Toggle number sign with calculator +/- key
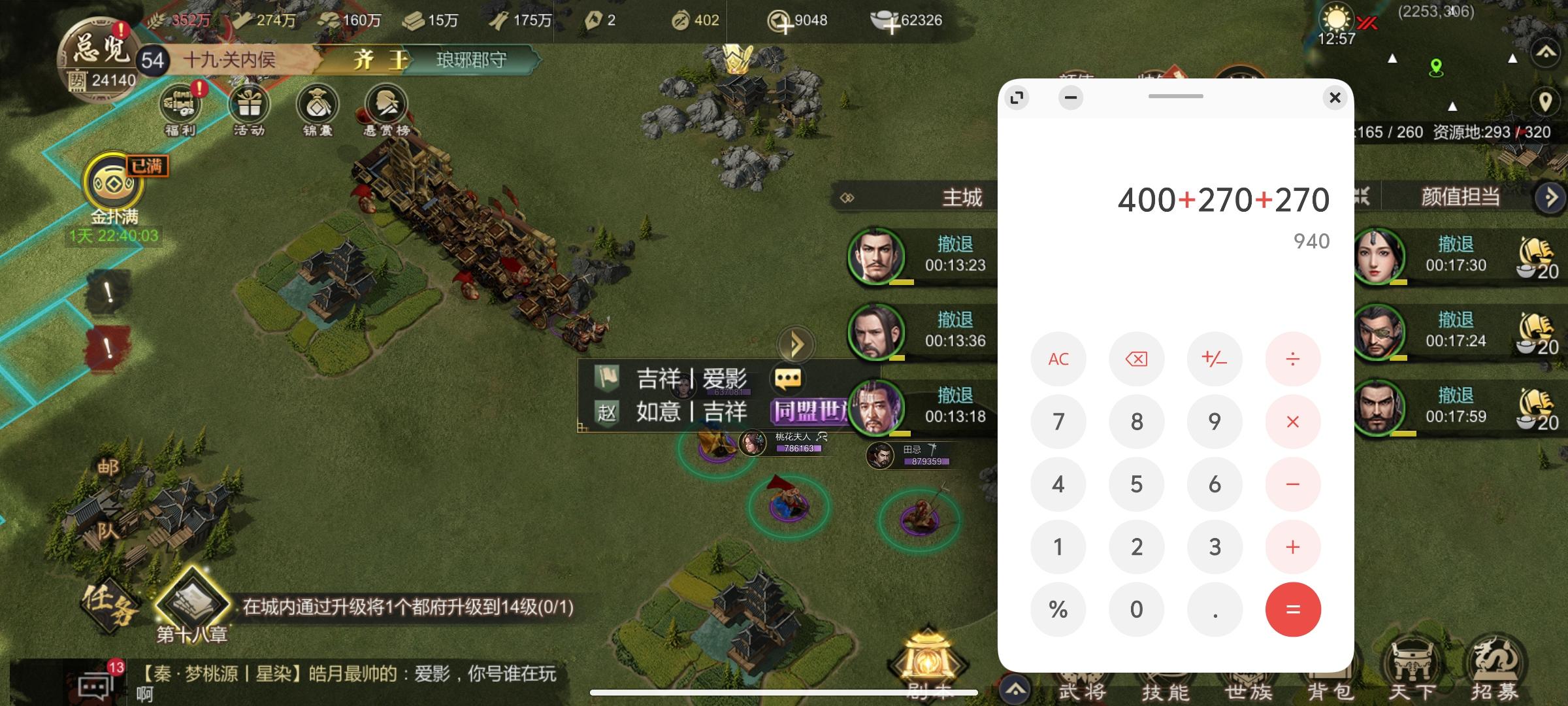 (1215, 359)
